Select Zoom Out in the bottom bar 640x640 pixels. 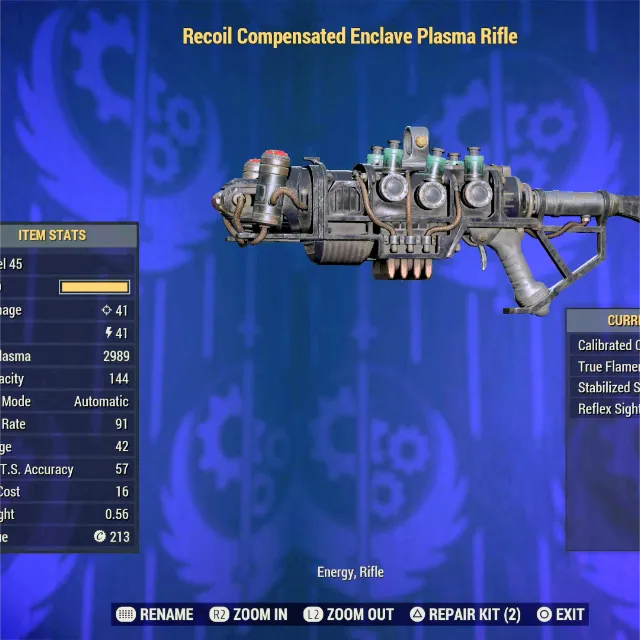348,614
